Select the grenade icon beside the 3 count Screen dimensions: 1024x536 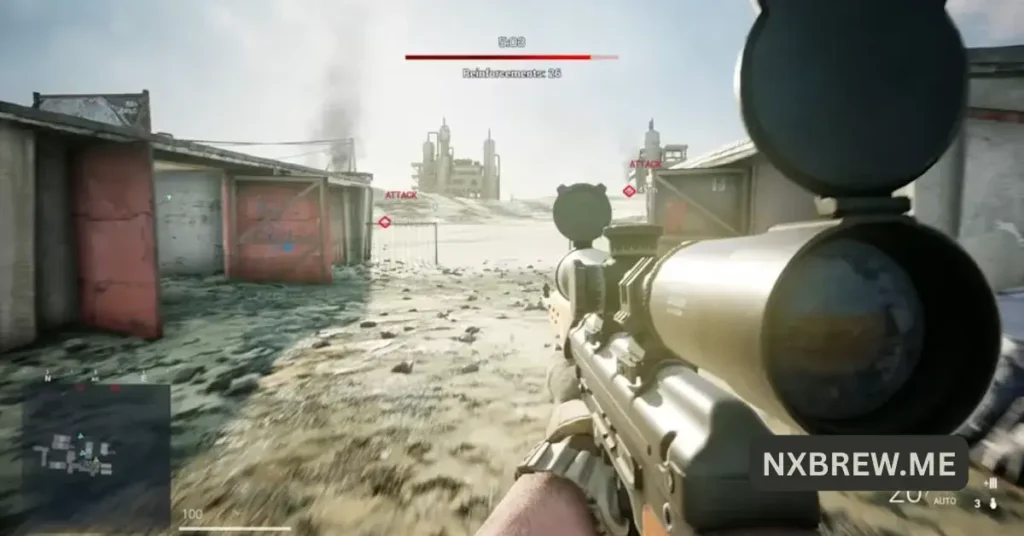(x=992, y=503)
